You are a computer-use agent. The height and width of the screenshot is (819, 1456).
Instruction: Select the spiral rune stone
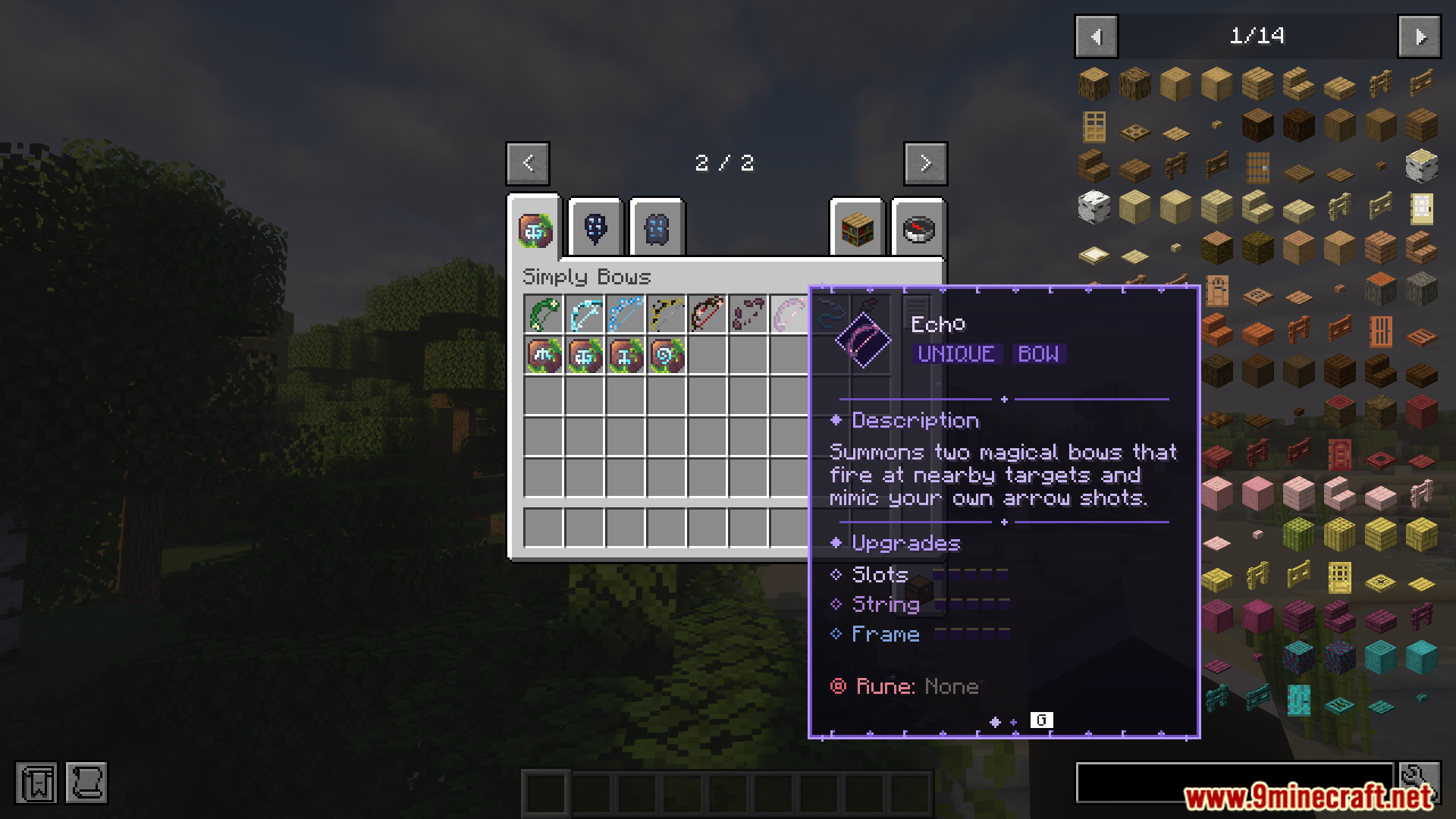click(667, 355)
